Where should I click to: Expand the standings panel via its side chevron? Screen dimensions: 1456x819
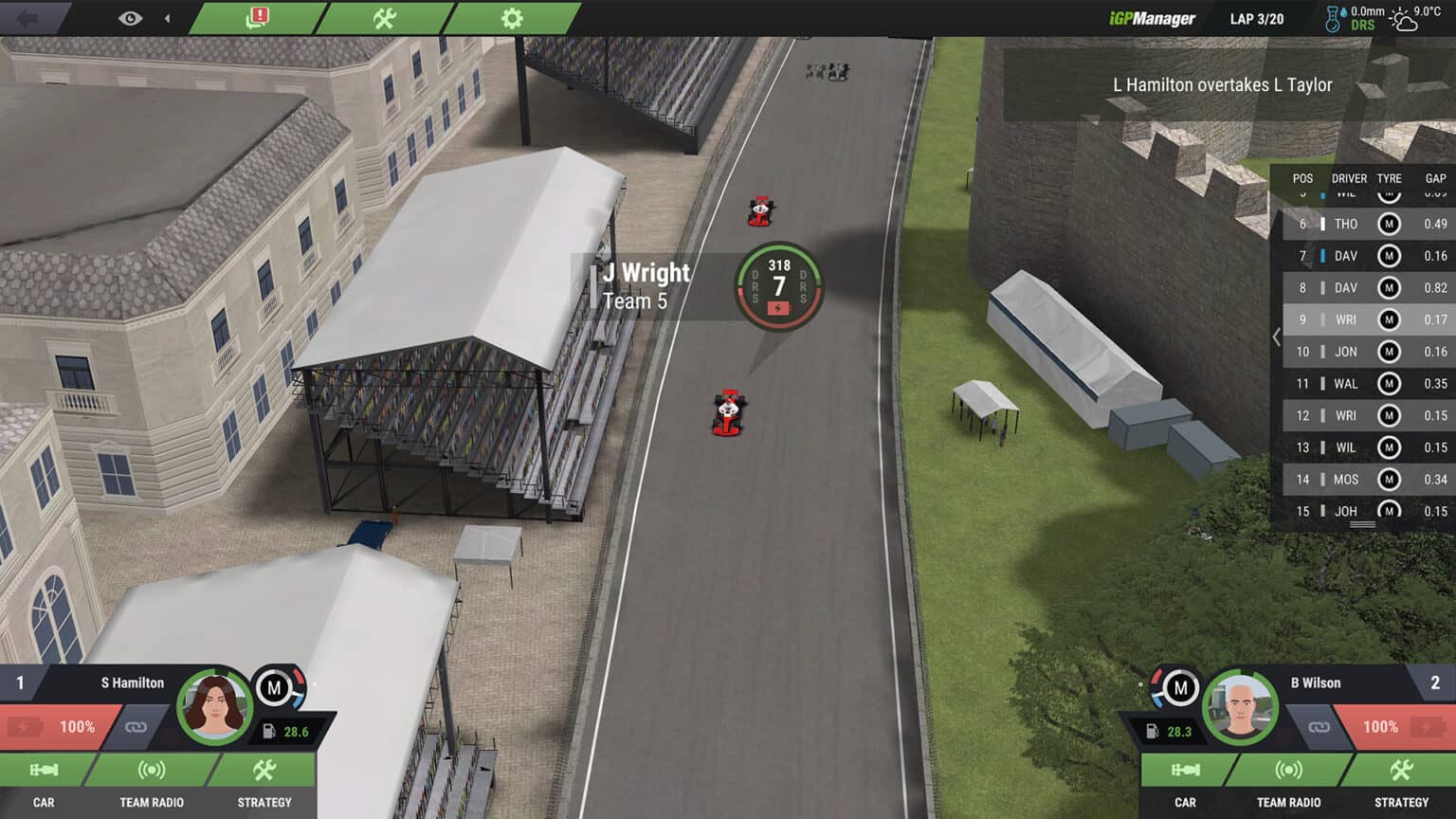coord(1277,336)
